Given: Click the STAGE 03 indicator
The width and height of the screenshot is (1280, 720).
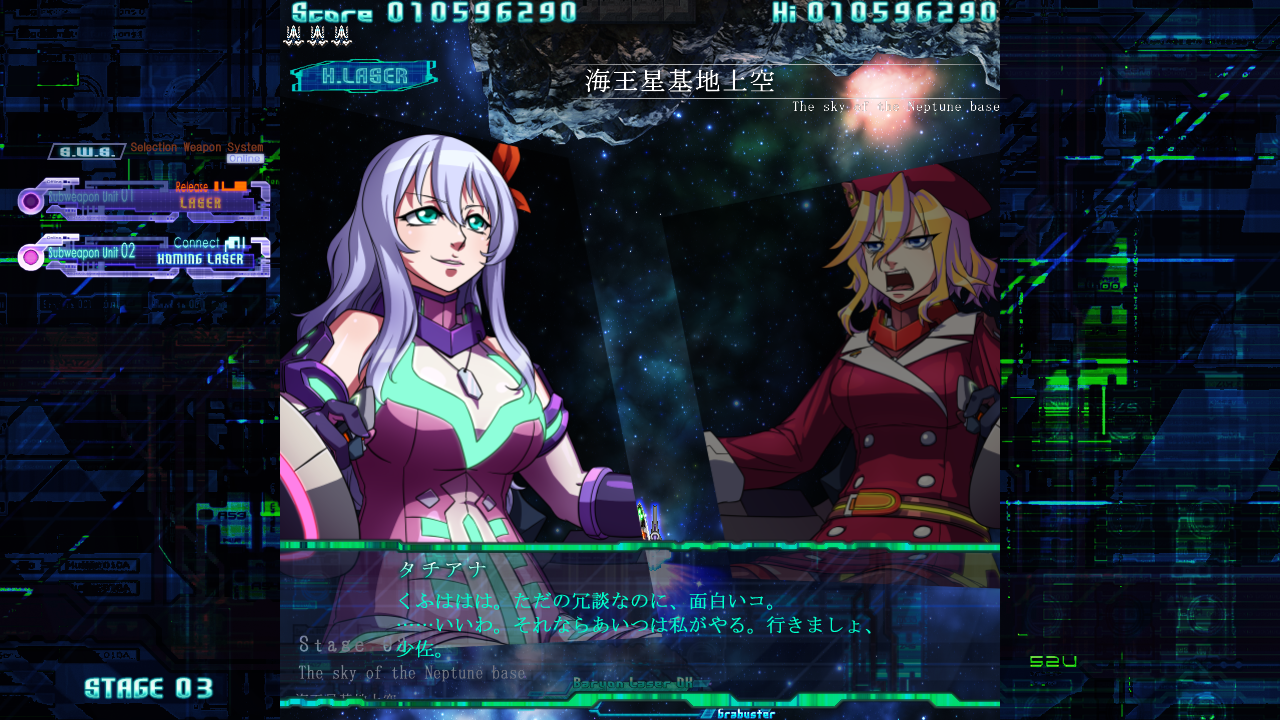Looking at the screenshot, I should pyautogui.click(x=146, y=686).
